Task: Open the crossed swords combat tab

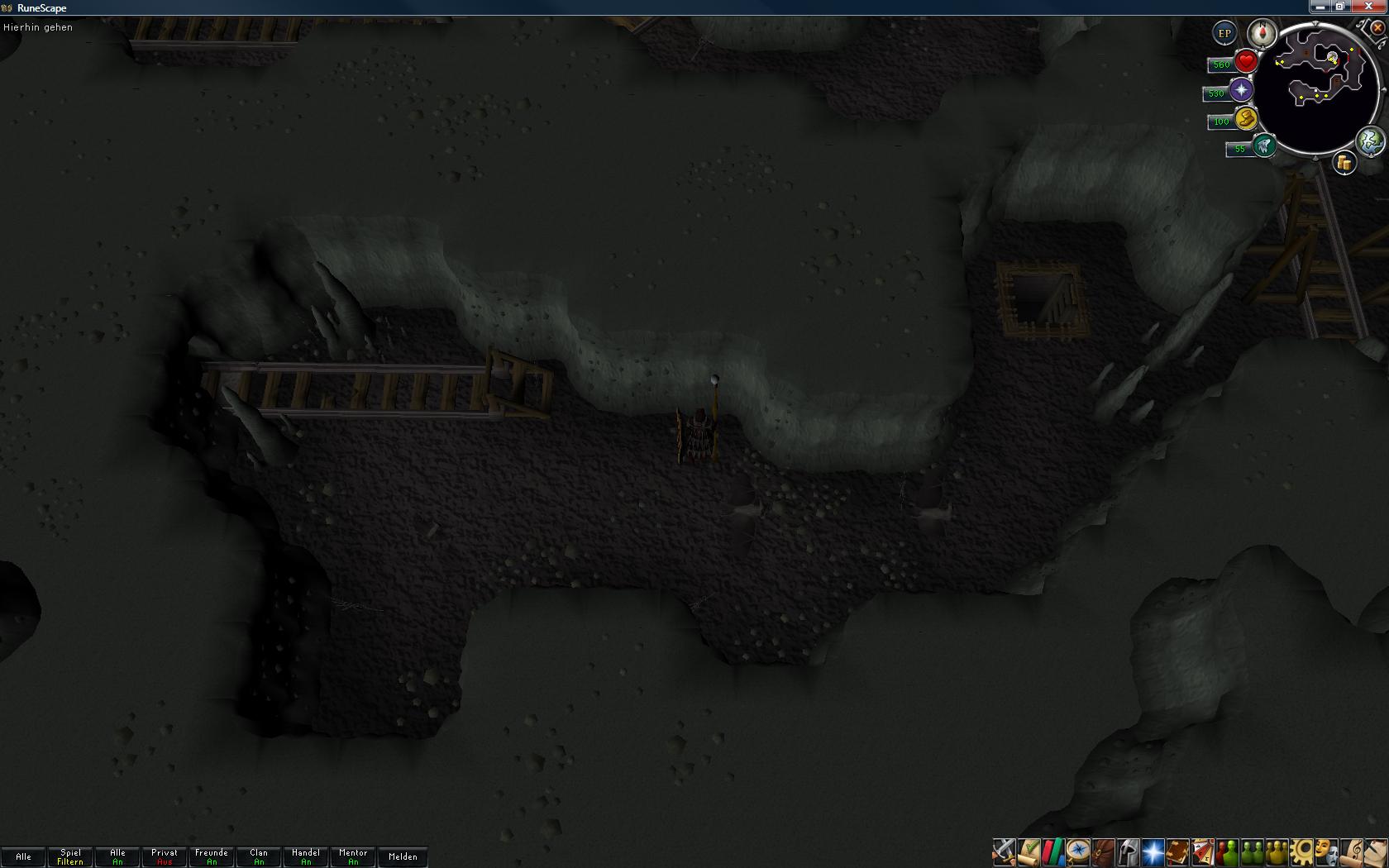Action: point(1004,851)
